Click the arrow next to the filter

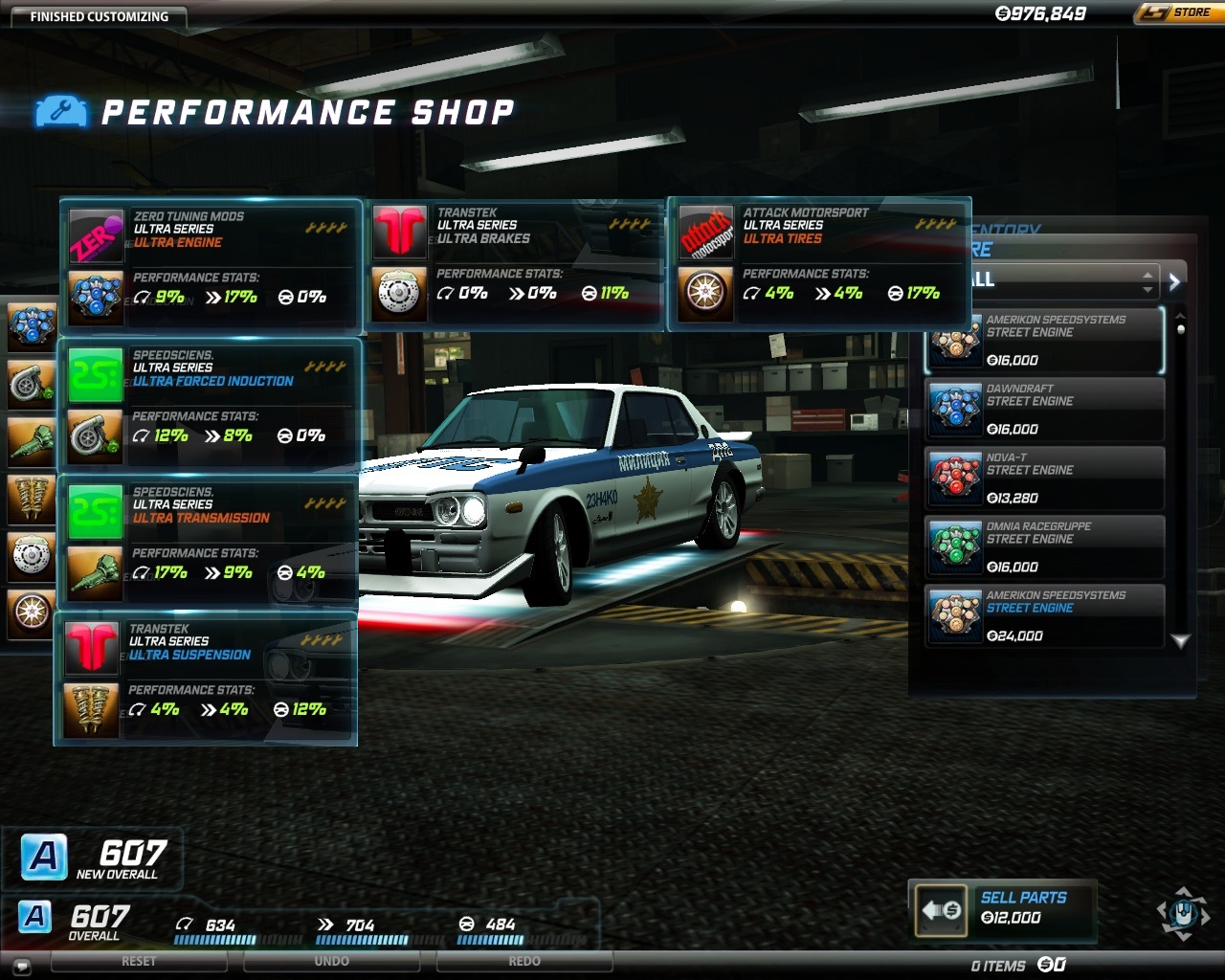1175,281
